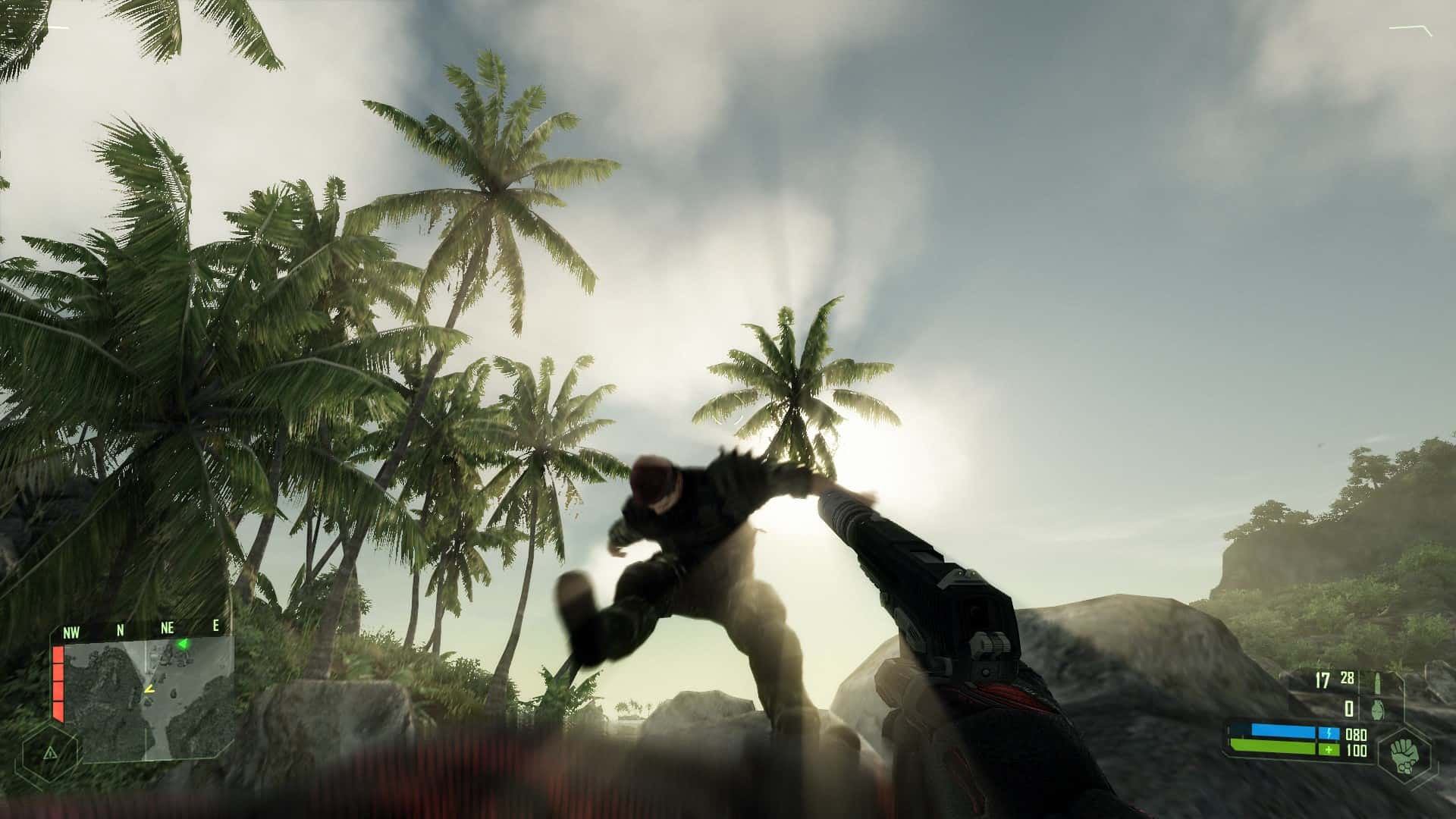Click the lightning energy icon
Screen dimensions: 1456x819
pos(1329,733)
